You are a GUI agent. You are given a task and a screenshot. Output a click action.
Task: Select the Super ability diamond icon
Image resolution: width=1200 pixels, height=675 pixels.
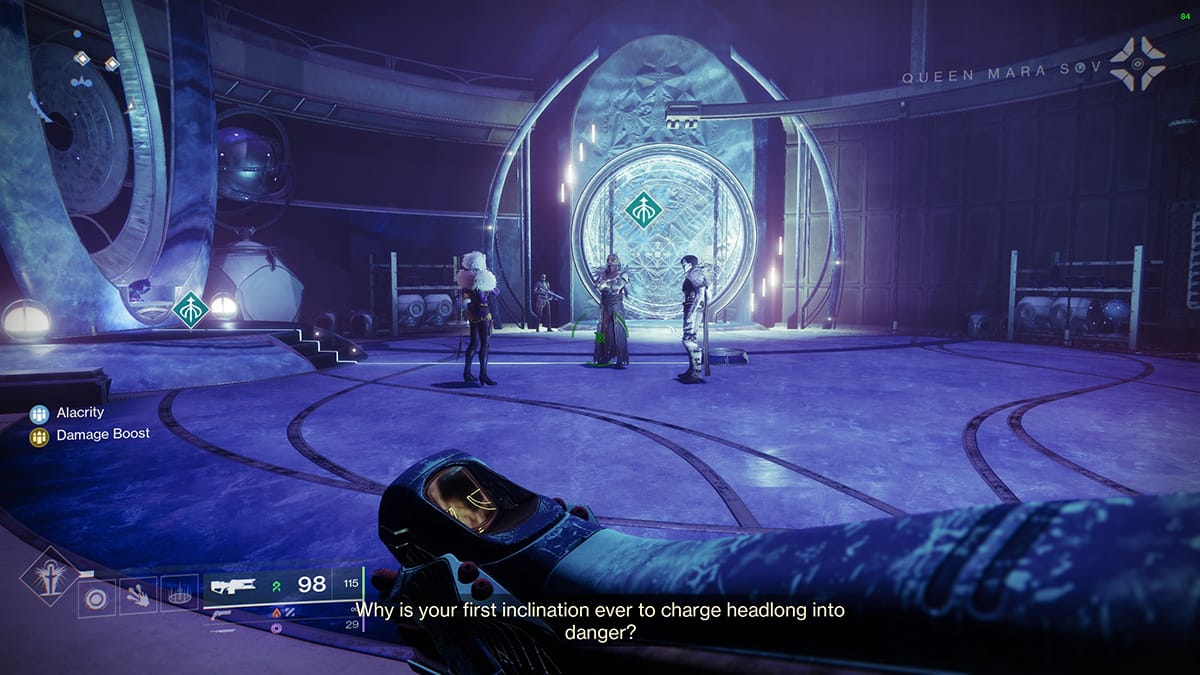pos(48,575)
